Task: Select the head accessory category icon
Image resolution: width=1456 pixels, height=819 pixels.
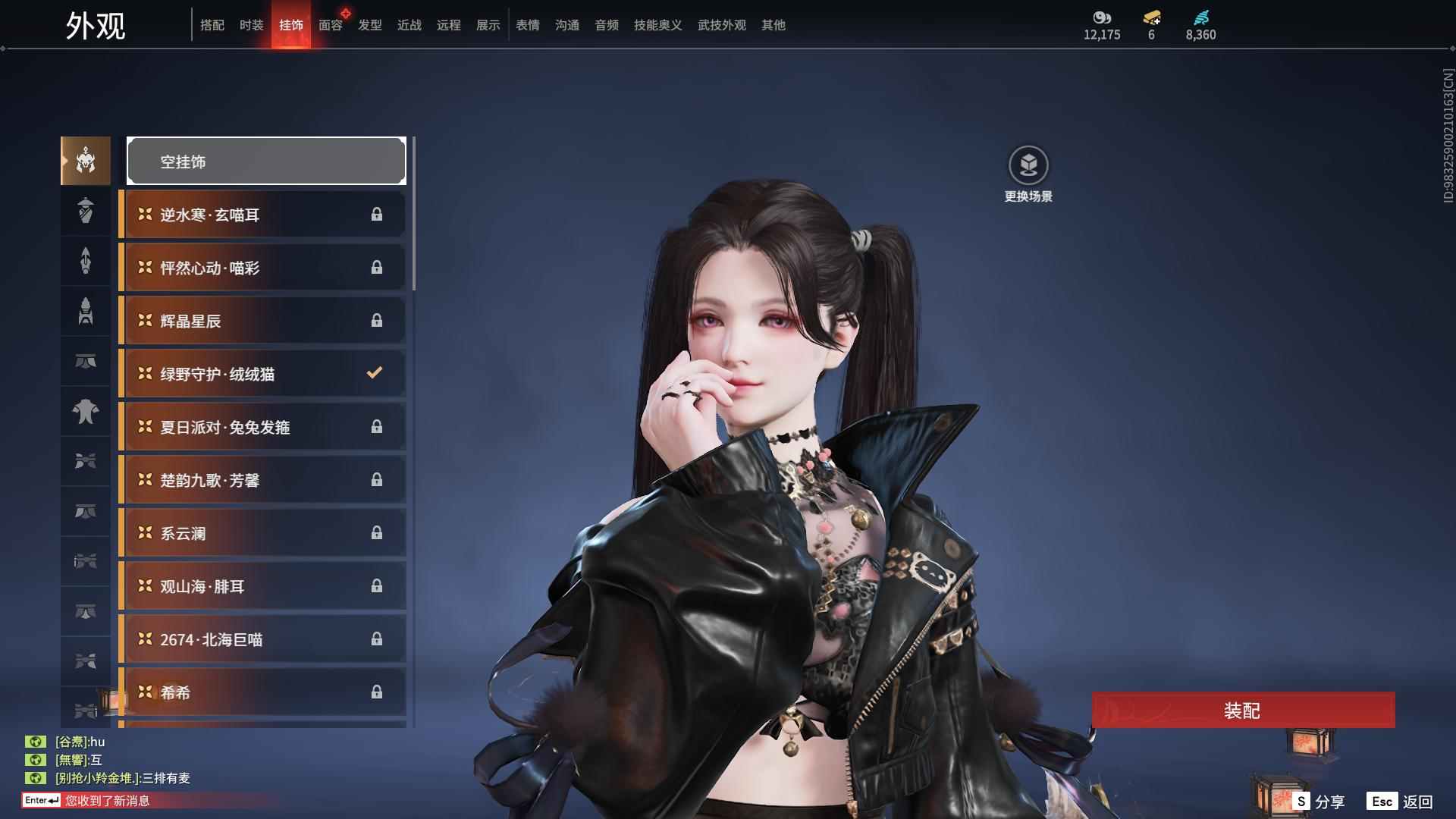Action: pyautogui.click(x=86, y=160)
